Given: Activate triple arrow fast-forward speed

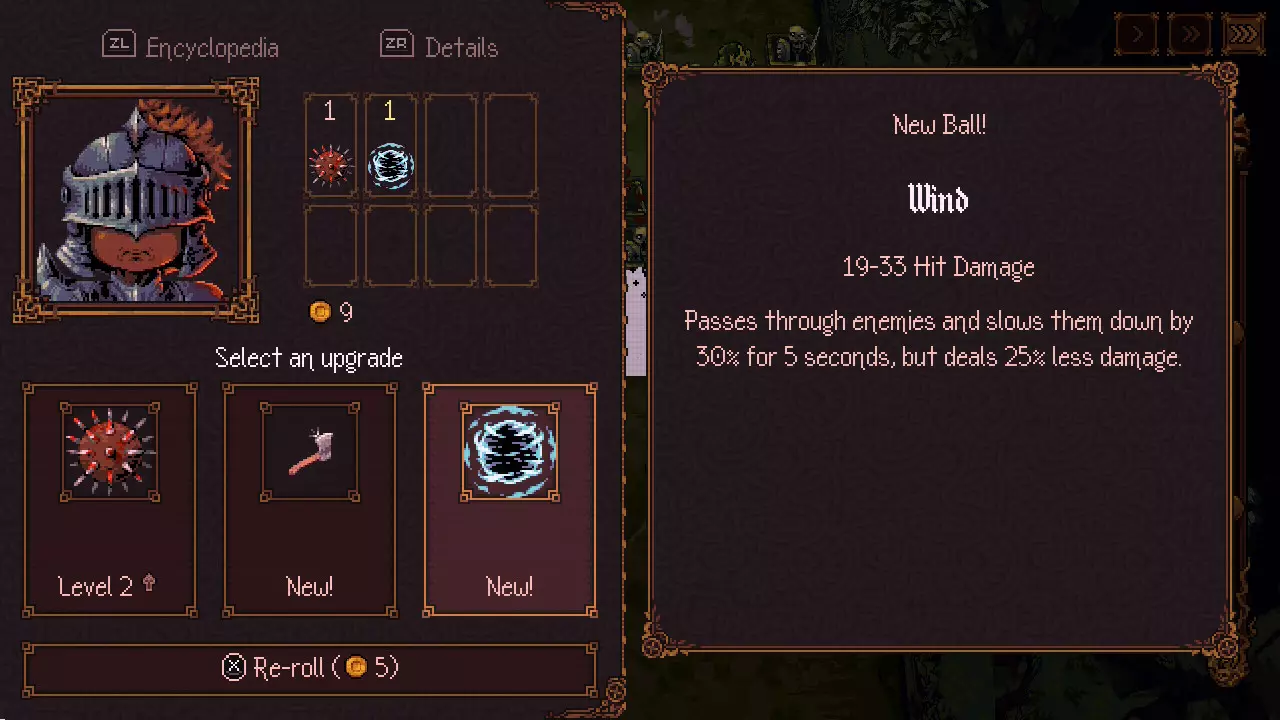Looking at the screenshot, I should coord(1243,35).
